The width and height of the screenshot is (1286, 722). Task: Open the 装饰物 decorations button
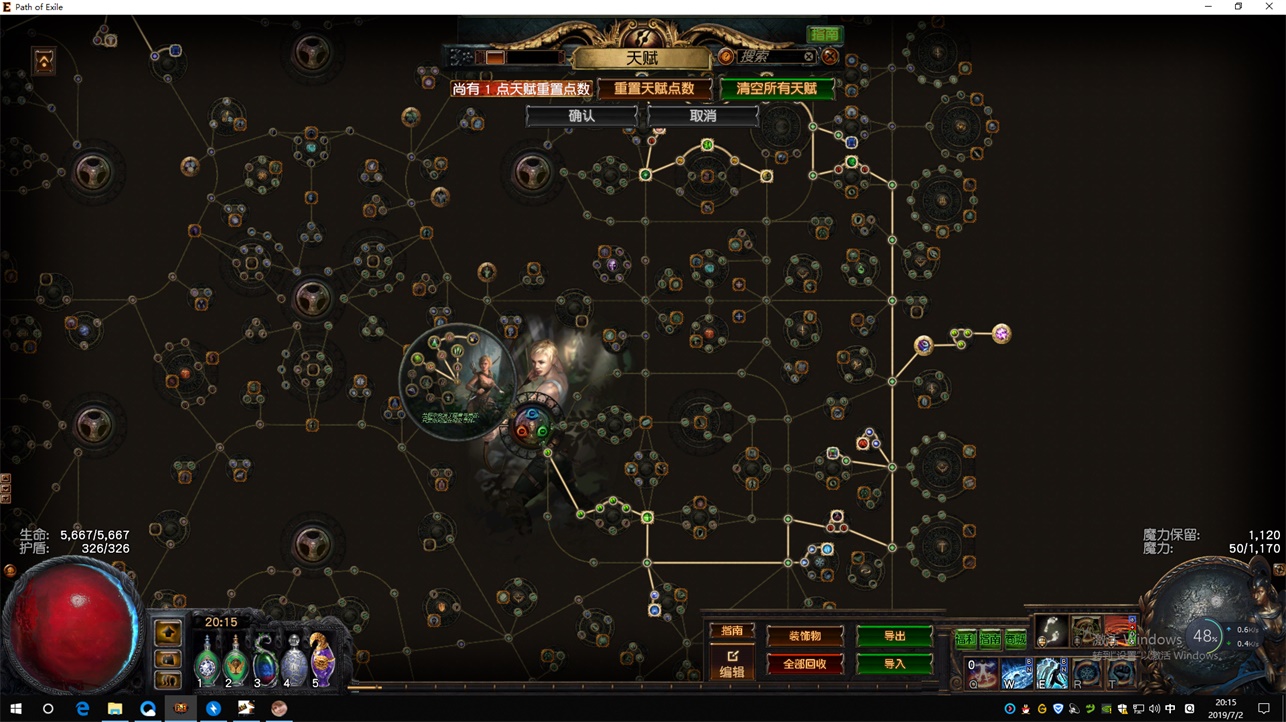(805, 636)
